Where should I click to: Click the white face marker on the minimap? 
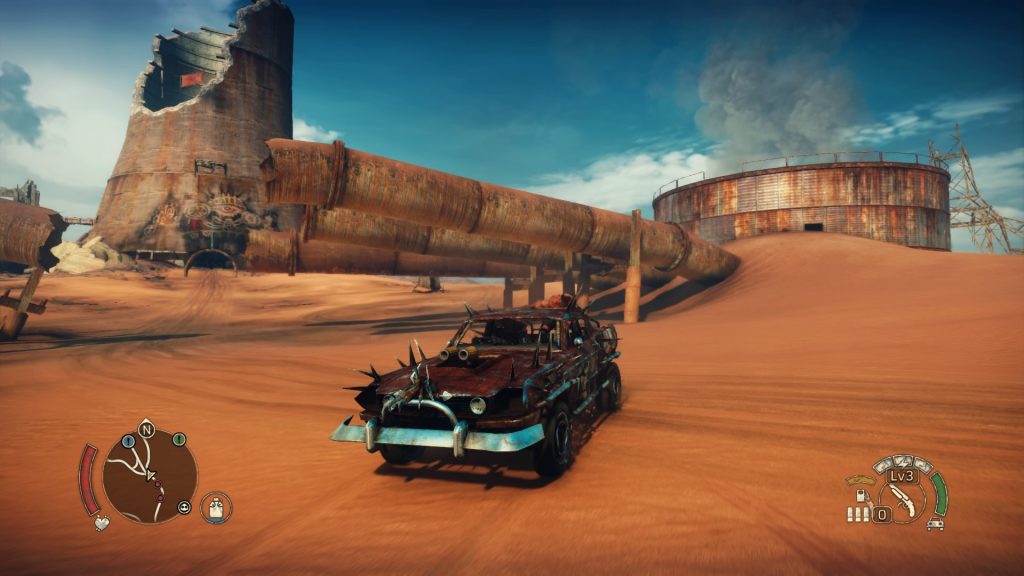pyautogui.click(x=184, y=507)
